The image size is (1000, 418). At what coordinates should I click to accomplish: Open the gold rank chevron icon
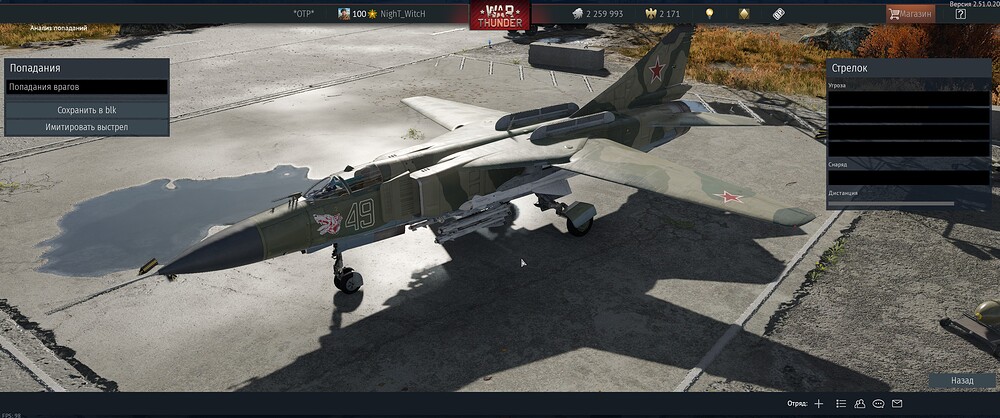click(744, 14)
